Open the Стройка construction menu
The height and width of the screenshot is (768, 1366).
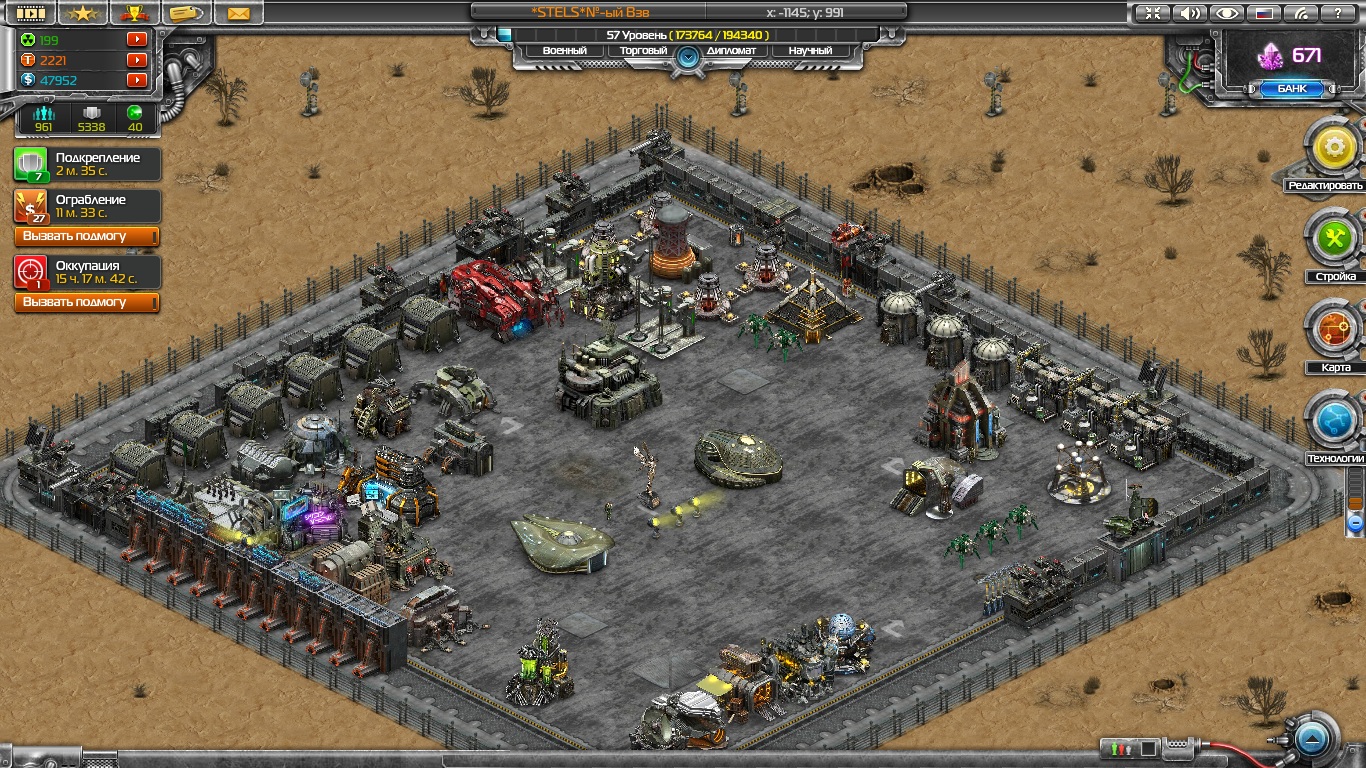click(x=1334, y=241)
